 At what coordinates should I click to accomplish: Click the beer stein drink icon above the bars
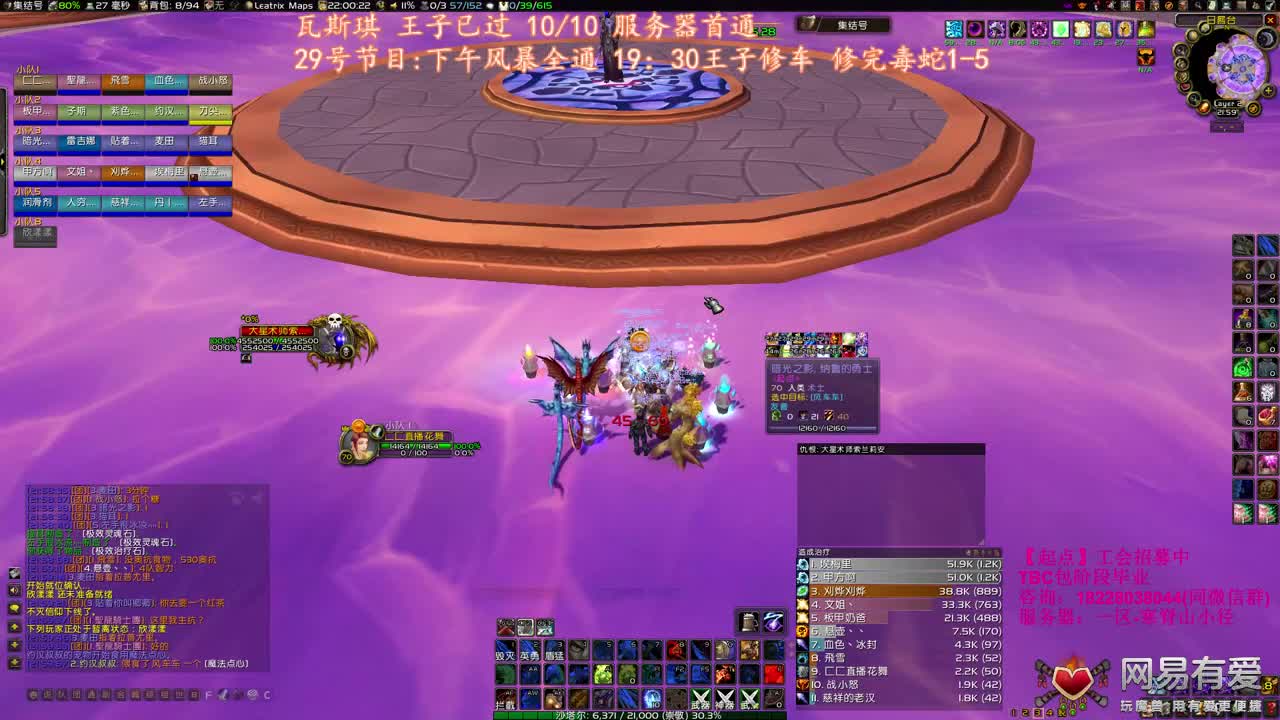pyautogui.click(x=748, y=622)
